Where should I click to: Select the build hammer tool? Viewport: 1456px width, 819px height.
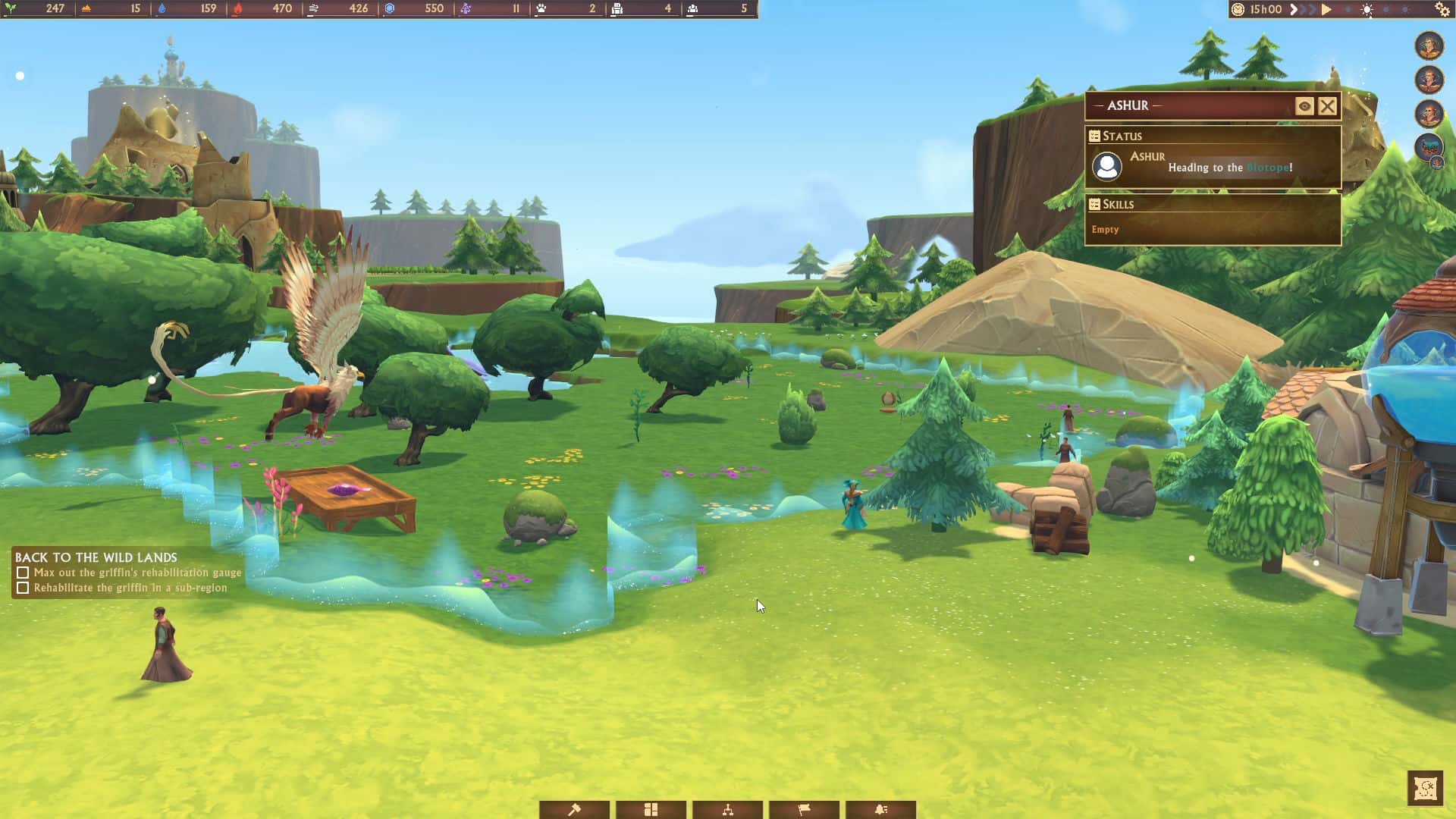575,809
